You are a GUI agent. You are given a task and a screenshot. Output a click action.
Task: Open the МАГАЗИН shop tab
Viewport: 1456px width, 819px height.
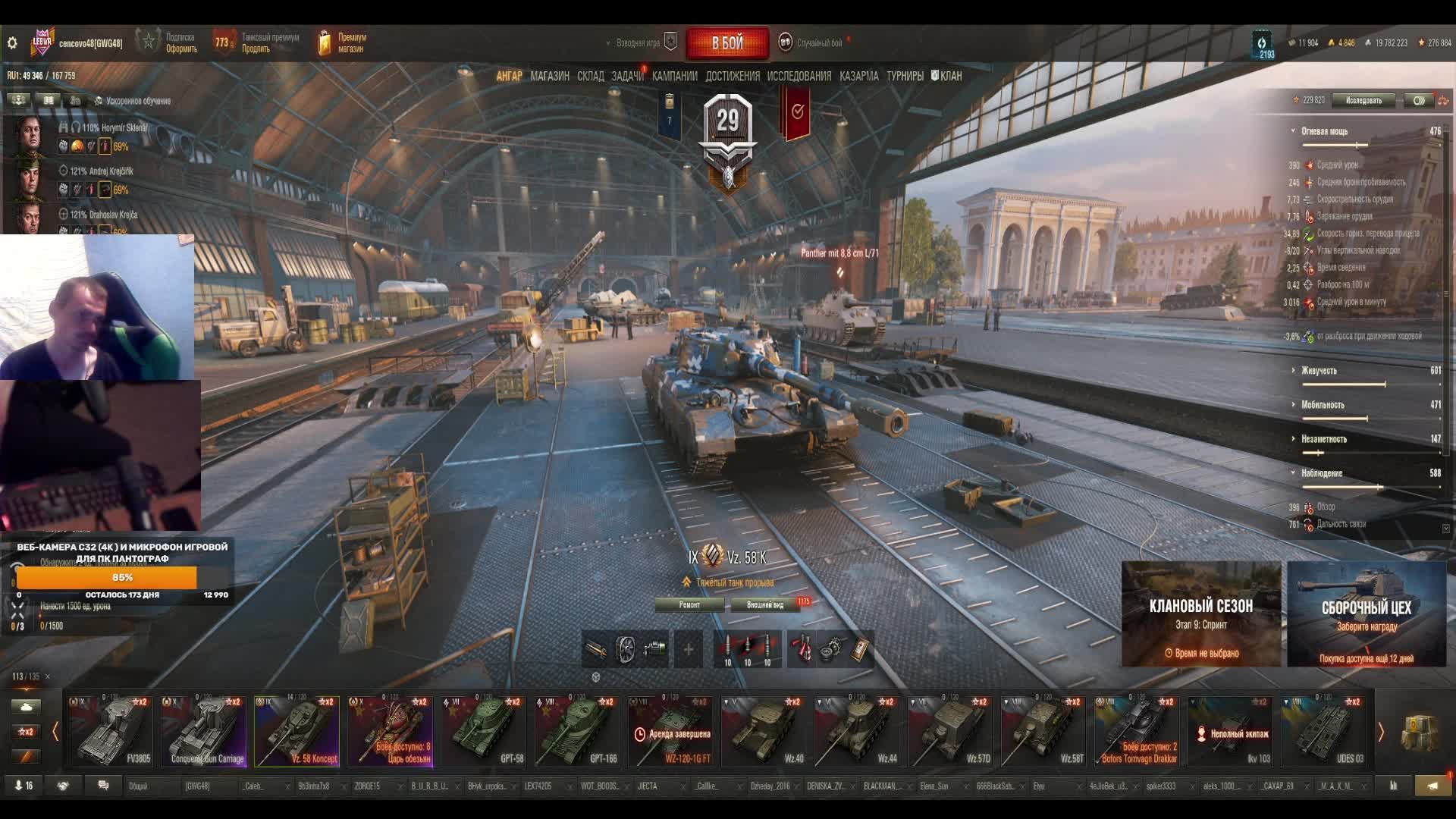pyautogui.click(x=550, y=76)
